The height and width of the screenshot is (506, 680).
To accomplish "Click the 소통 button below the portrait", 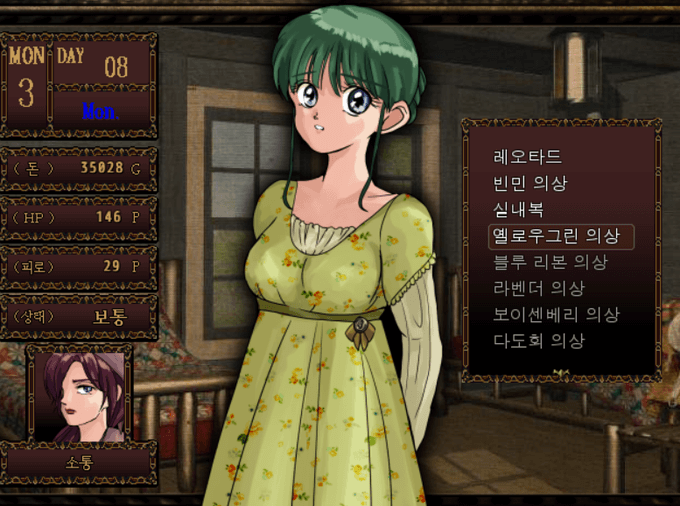I will tap(79, 464).
